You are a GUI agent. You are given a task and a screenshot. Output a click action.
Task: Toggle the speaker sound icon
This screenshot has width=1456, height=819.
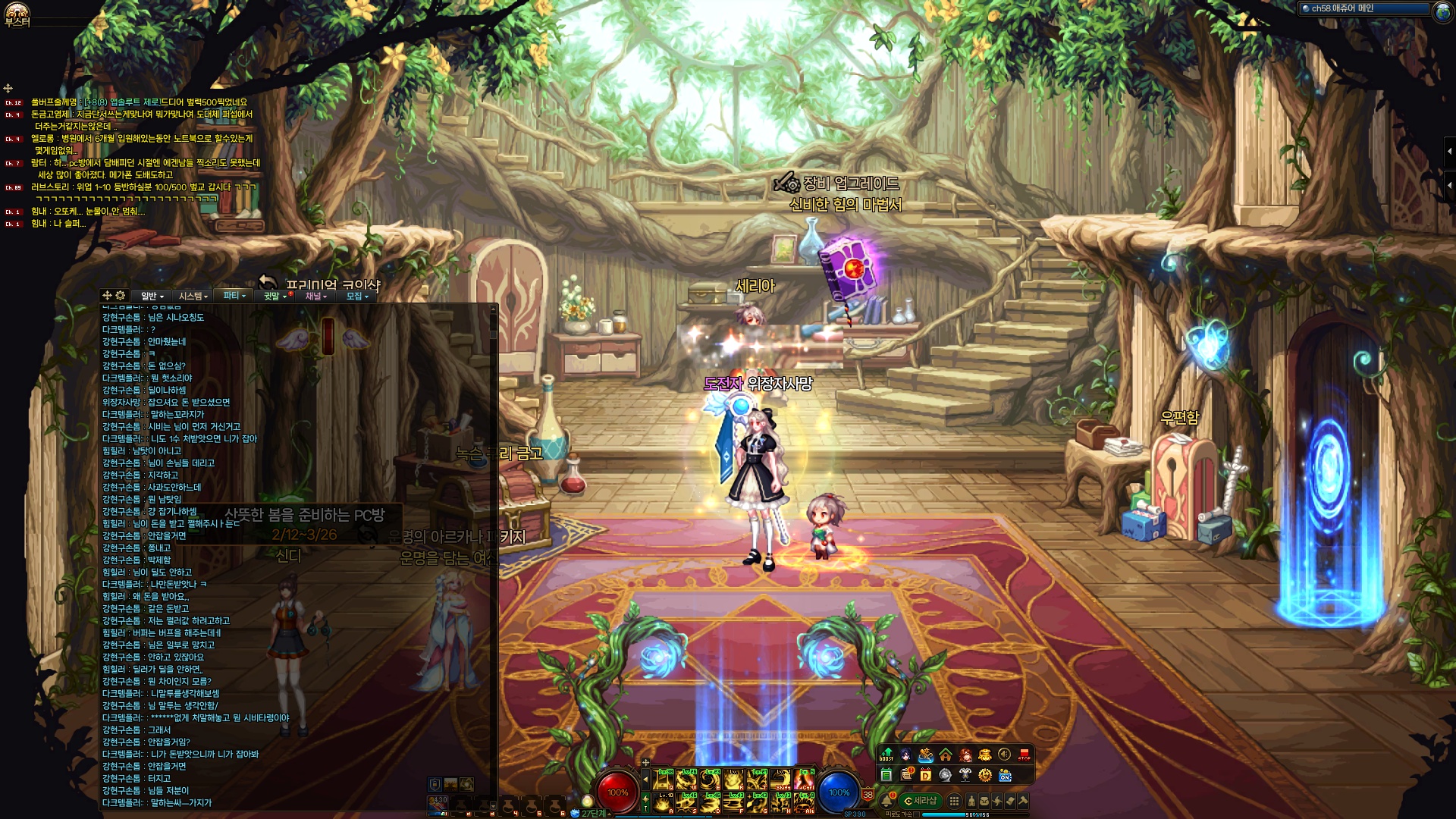point(1004,755)
